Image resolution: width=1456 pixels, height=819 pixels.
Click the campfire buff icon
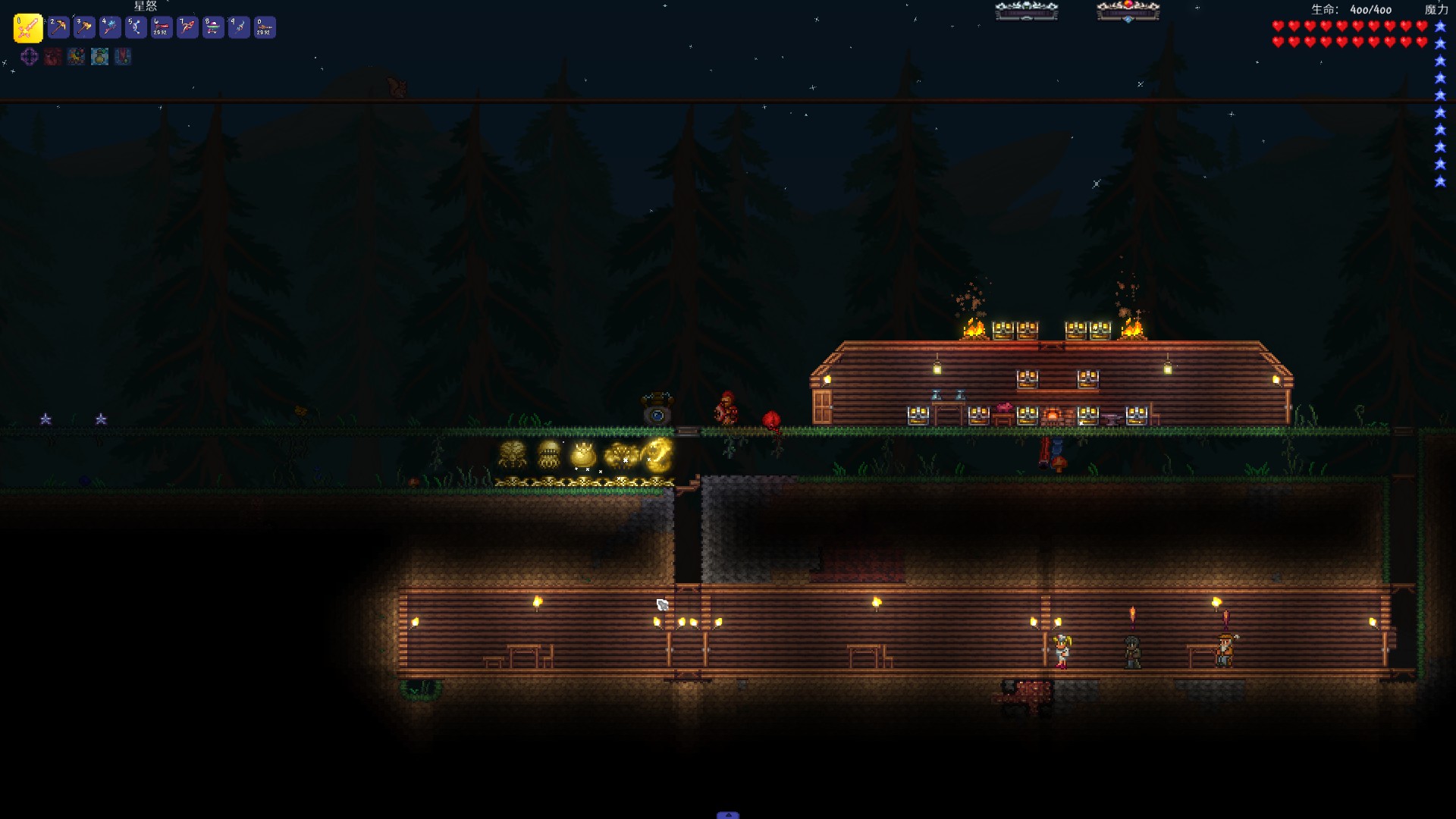tap(76, 56)
